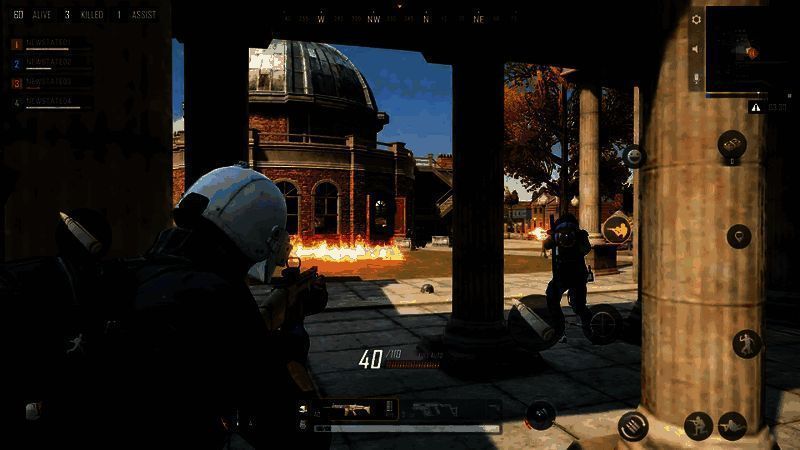
Task: Aim down sights with the crosshair scope button
Action: [x=604, y=324]
